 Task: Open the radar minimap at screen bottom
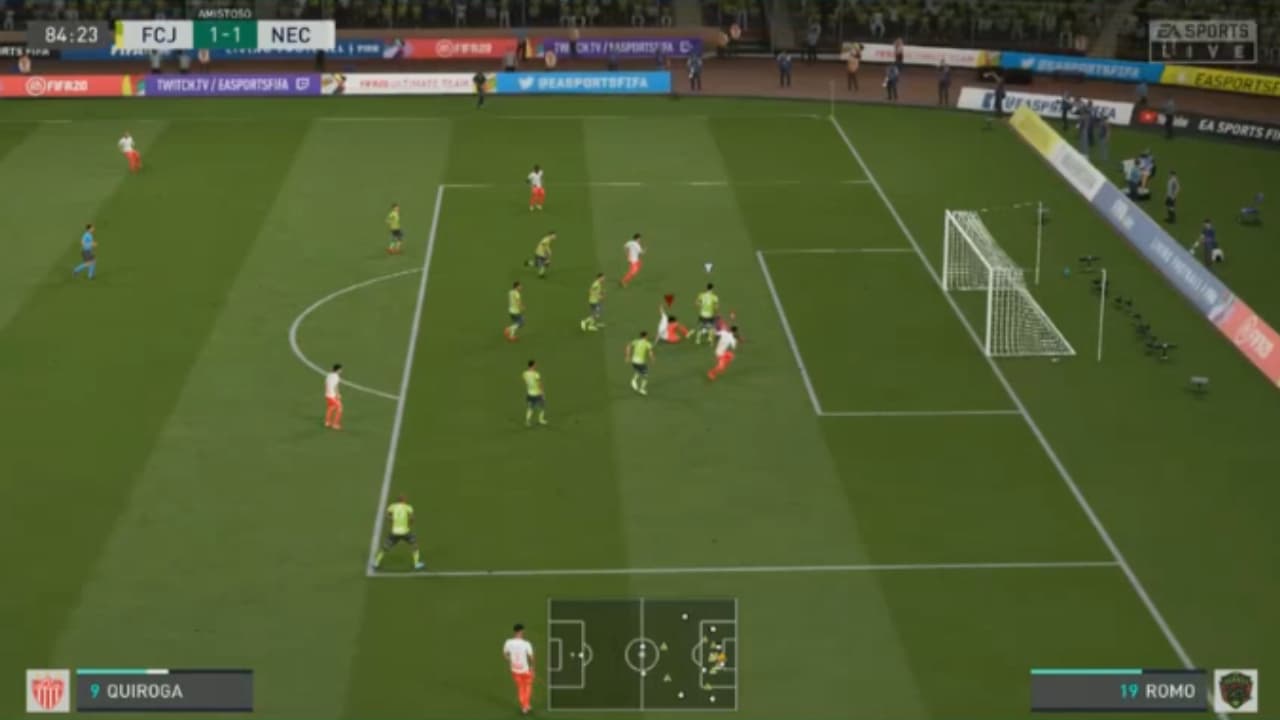click(640, 655)
